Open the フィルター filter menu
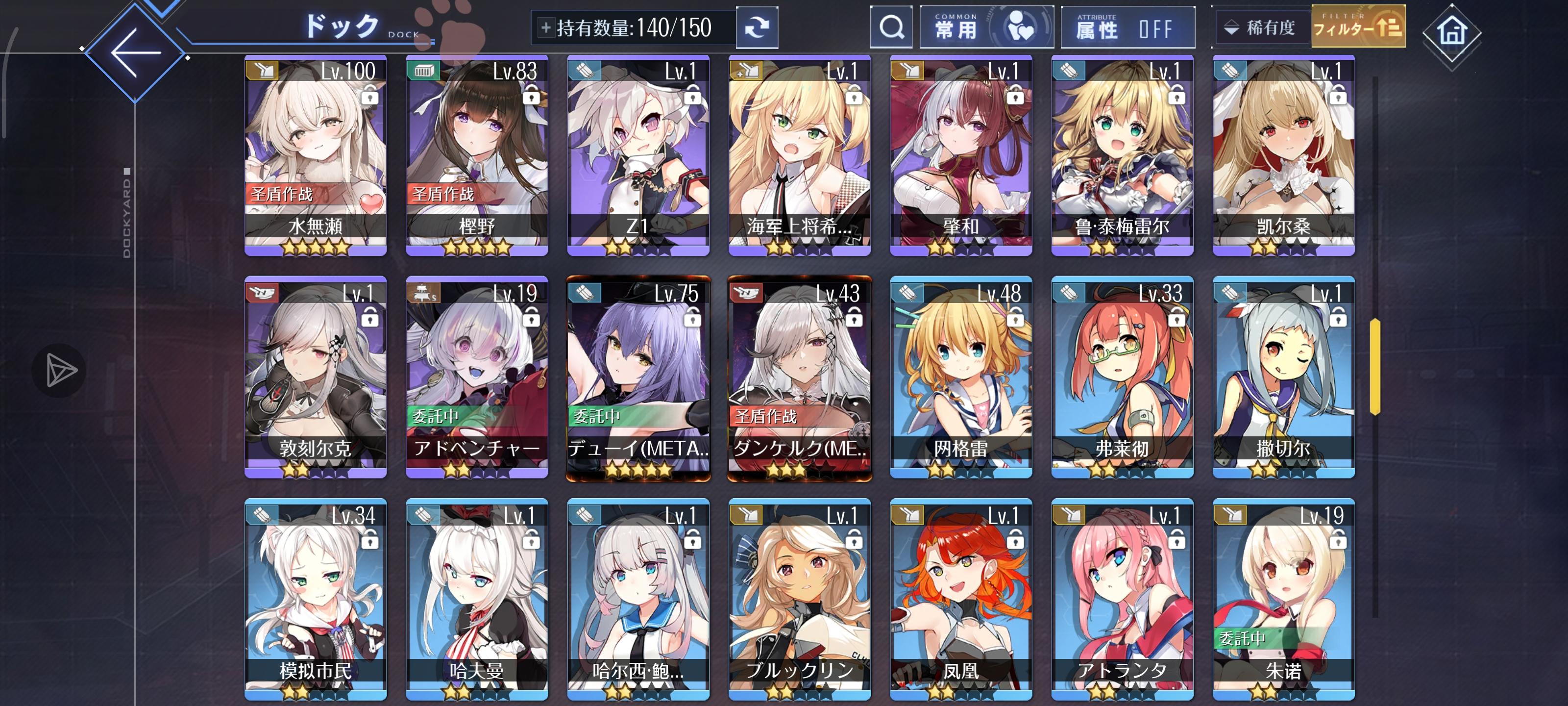Viewport: 1568px width, 706px height. coord(1359,27)
